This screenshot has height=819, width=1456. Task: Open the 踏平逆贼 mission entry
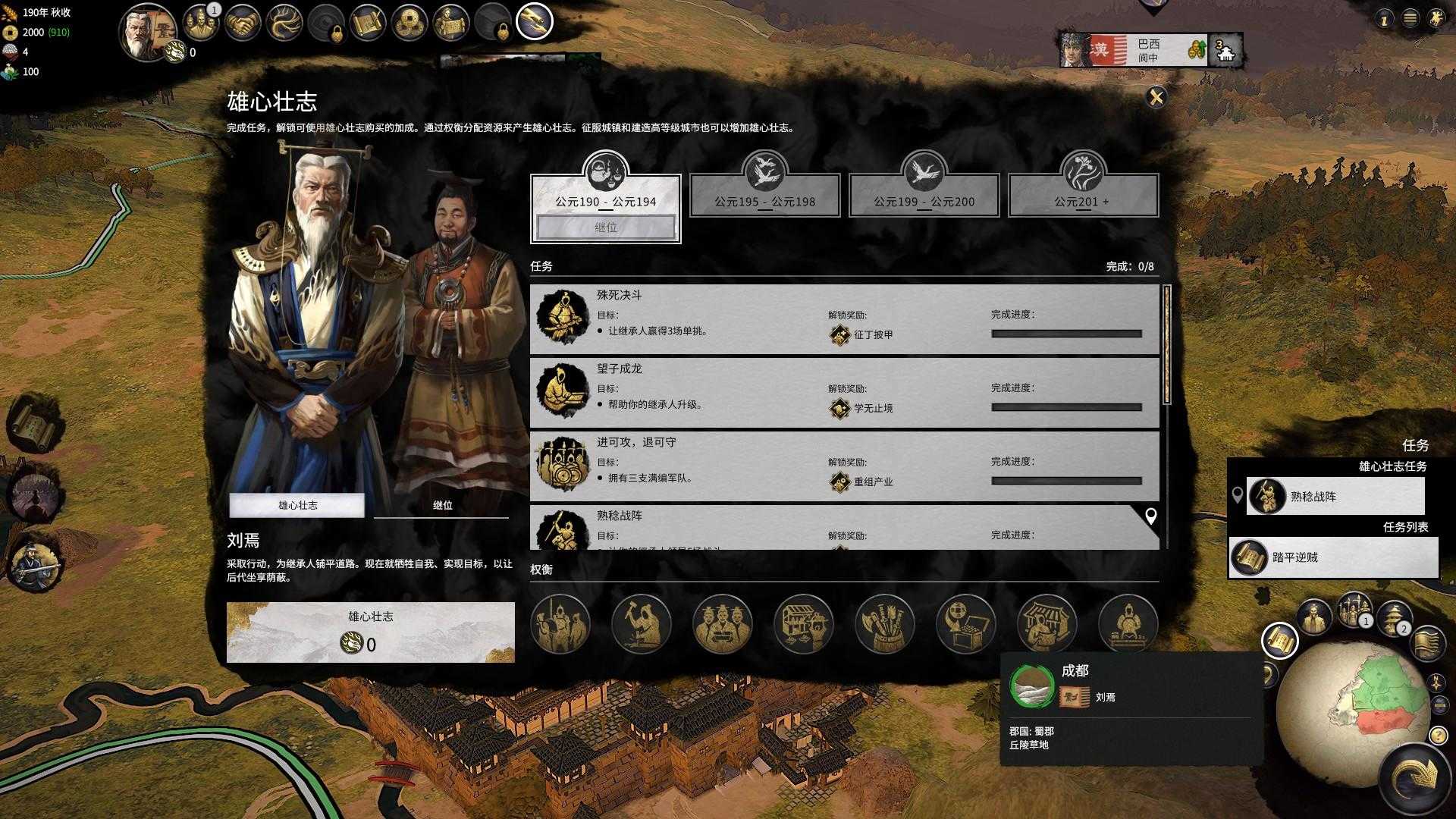pos(1333,557)
